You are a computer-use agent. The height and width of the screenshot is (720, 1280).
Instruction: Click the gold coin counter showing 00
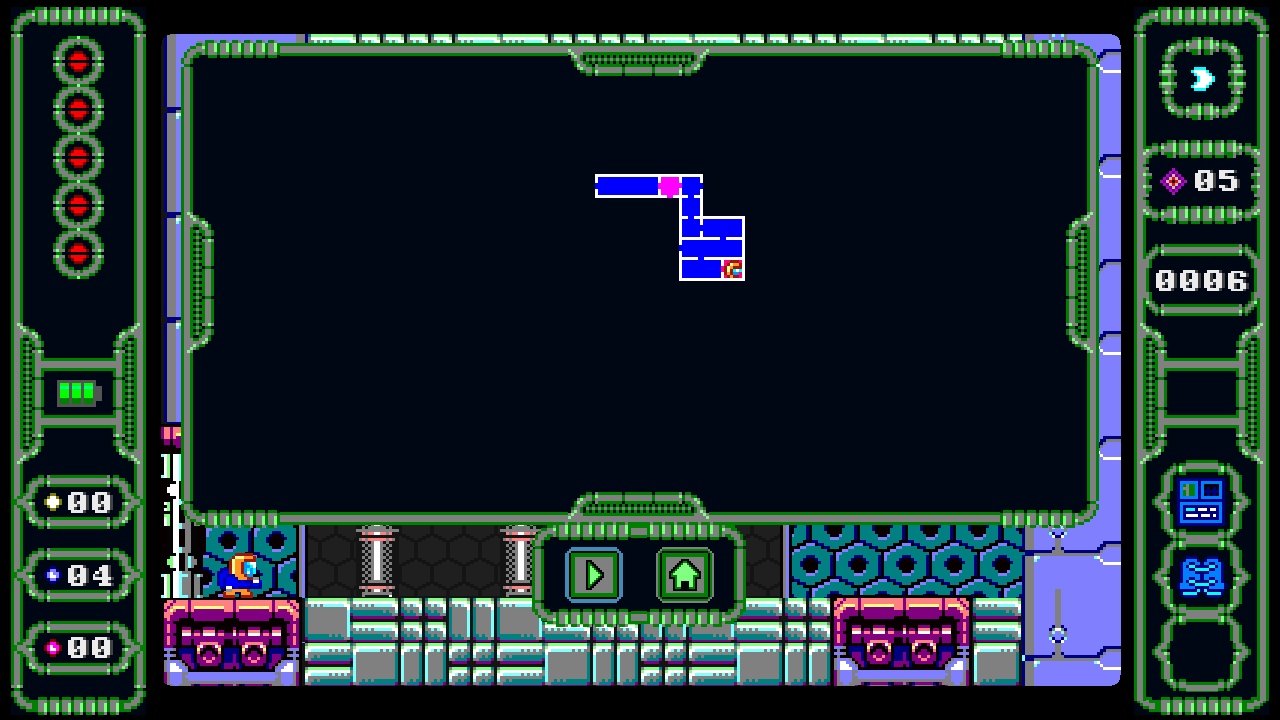point(78,502)
